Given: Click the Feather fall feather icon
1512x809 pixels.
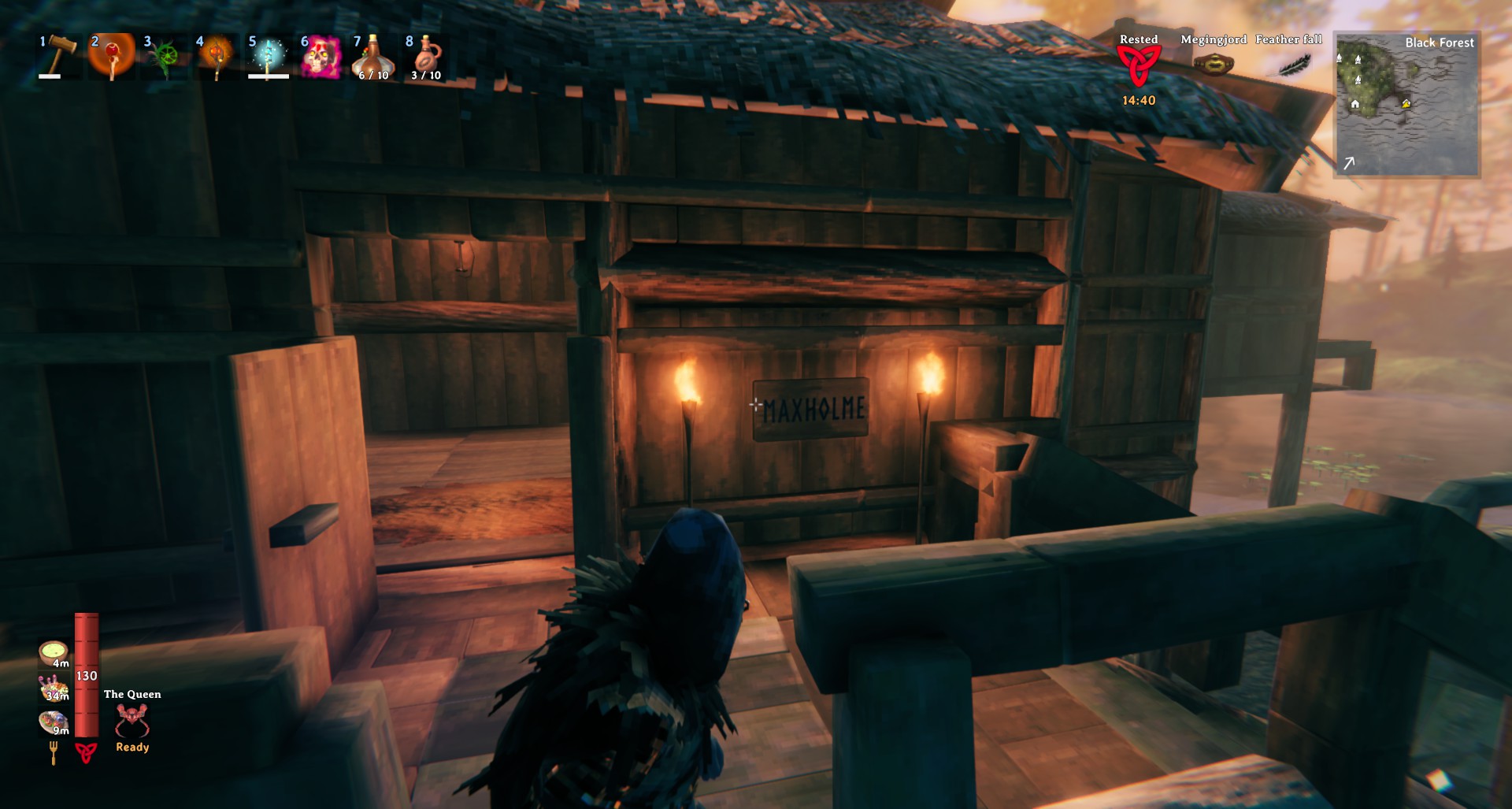Looking at the screenshot, I should click(1291, 65).
